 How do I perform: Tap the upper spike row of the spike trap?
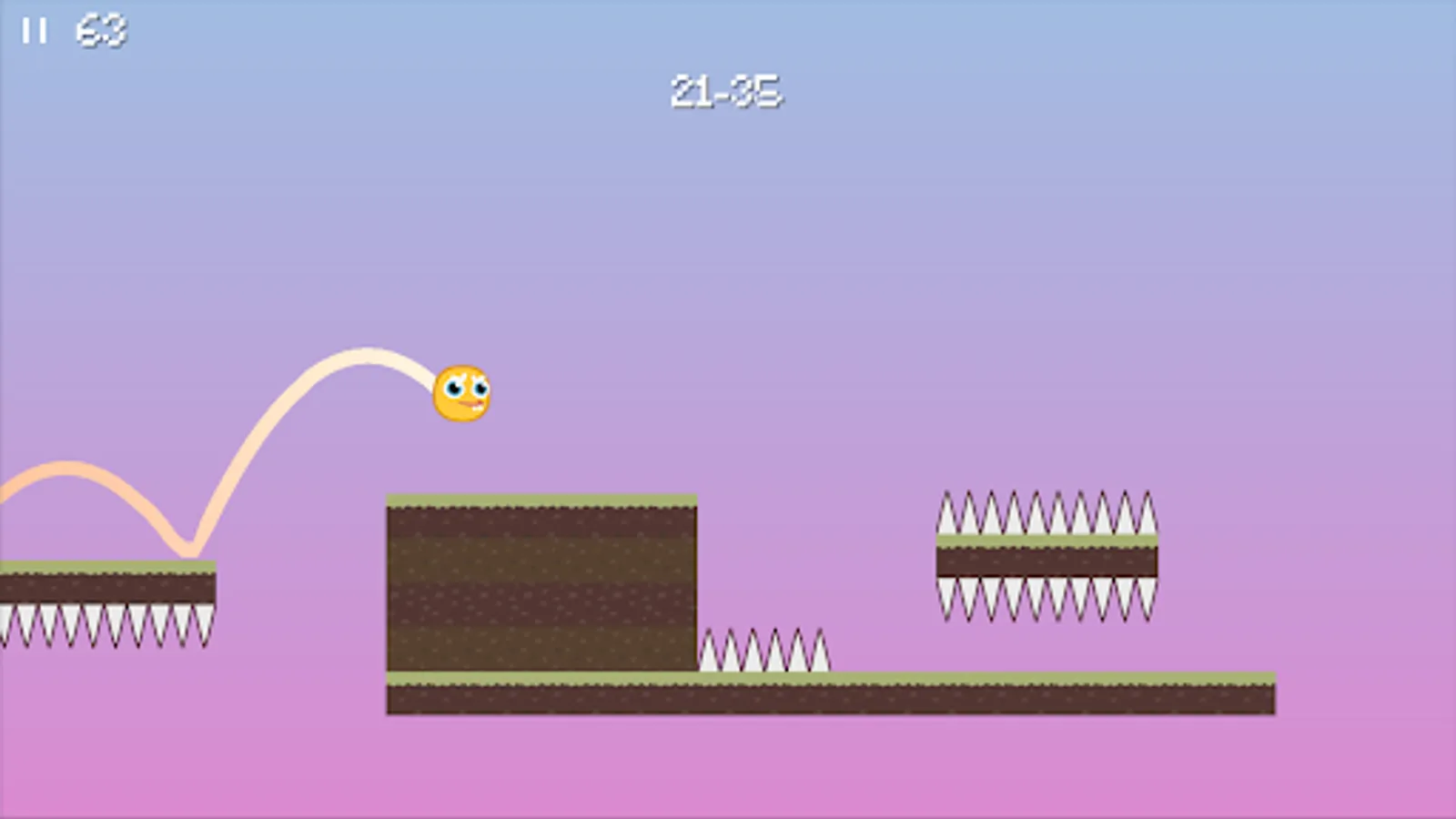click(1045, 514)
